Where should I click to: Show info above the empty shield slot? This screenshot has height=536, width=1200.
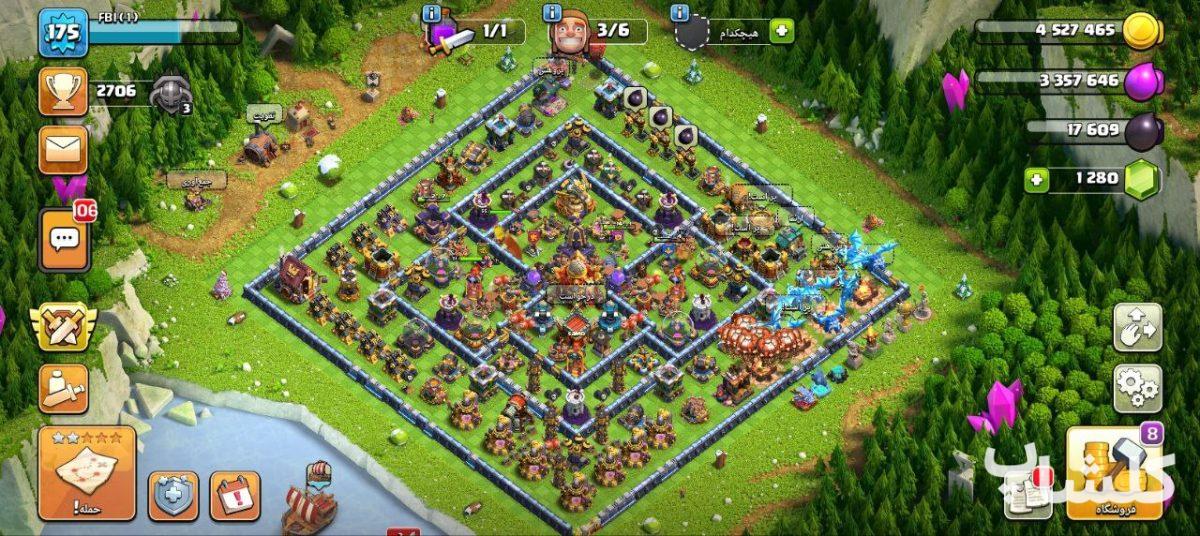pyautogui.click(x=680, y=13)
